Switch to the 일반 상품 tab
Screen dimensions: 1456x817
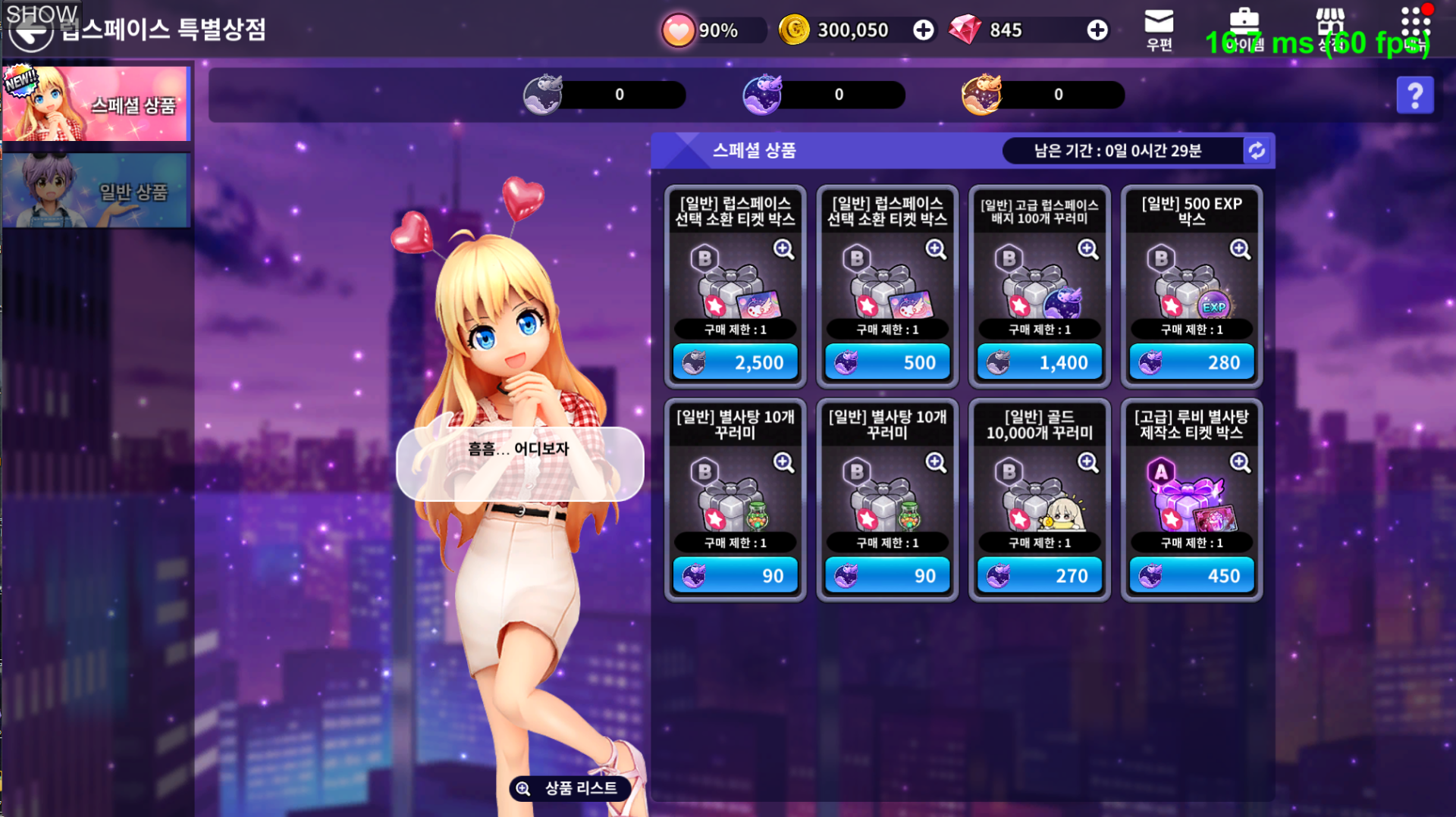point(96,190)
